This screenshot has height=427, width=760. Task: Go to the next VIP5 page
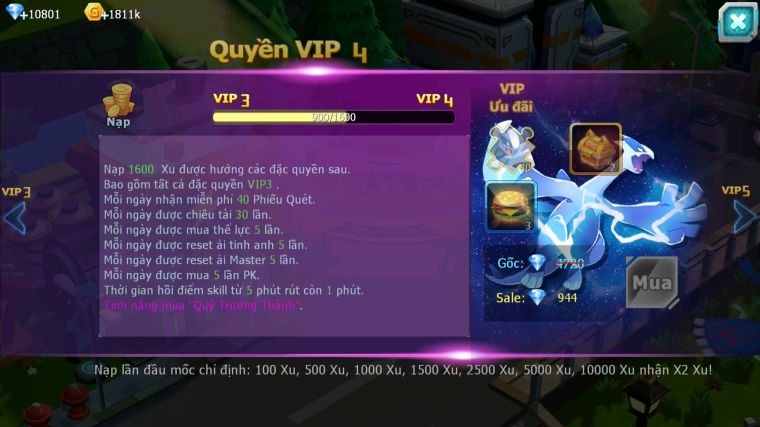[x=744, y=215]
